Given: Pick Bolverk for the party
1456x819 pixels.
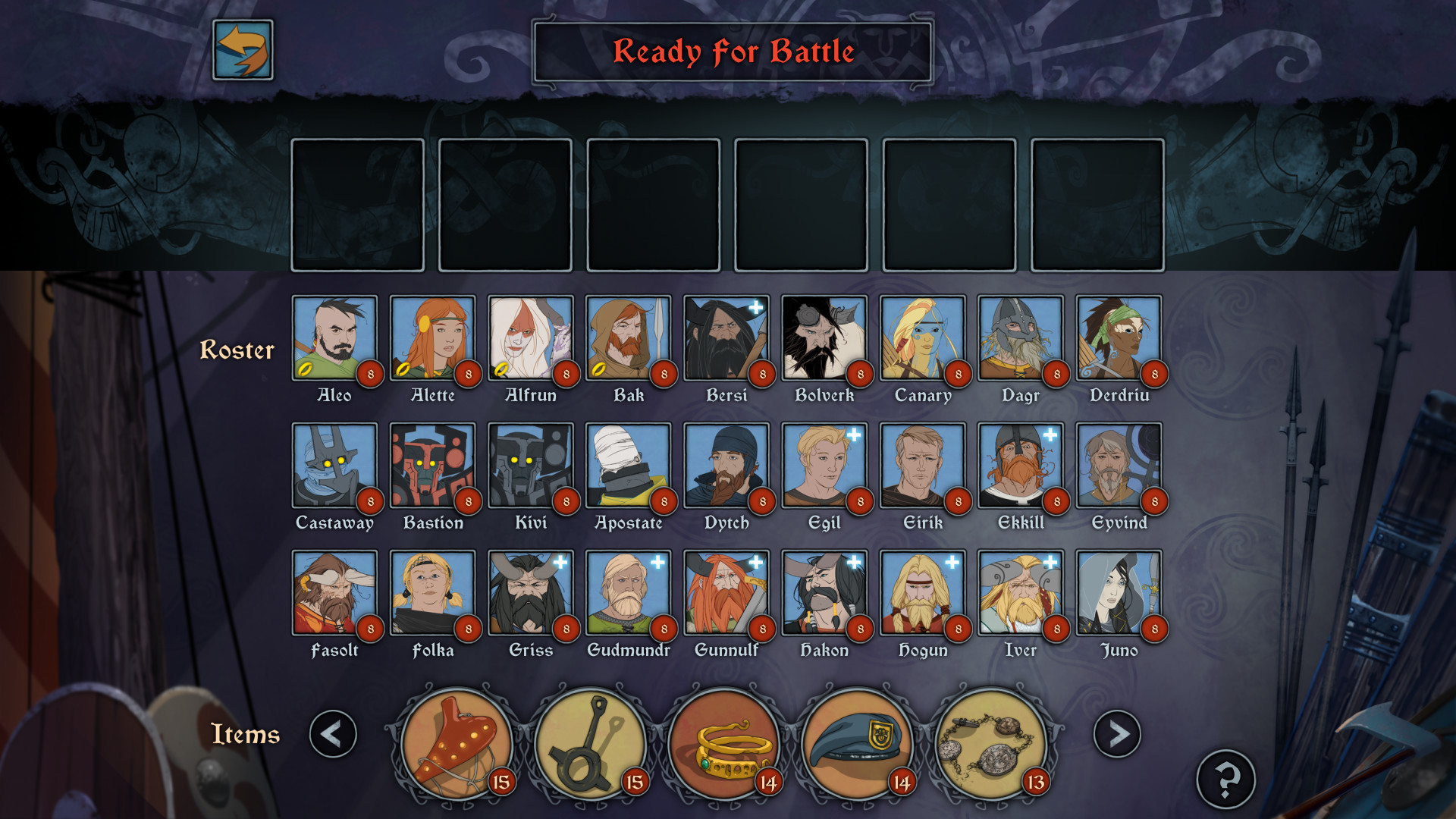Looking at the screenshot, I should tap(824, 337).
